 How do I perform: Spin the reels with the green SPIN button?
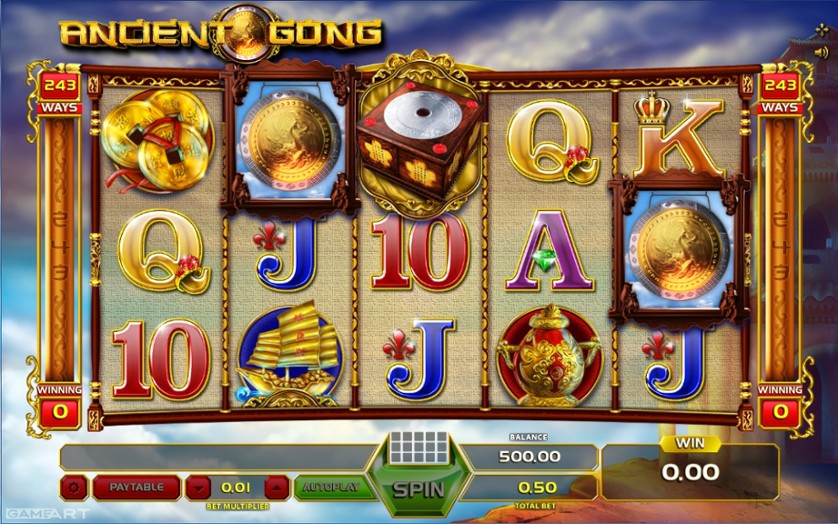point(417,490)
